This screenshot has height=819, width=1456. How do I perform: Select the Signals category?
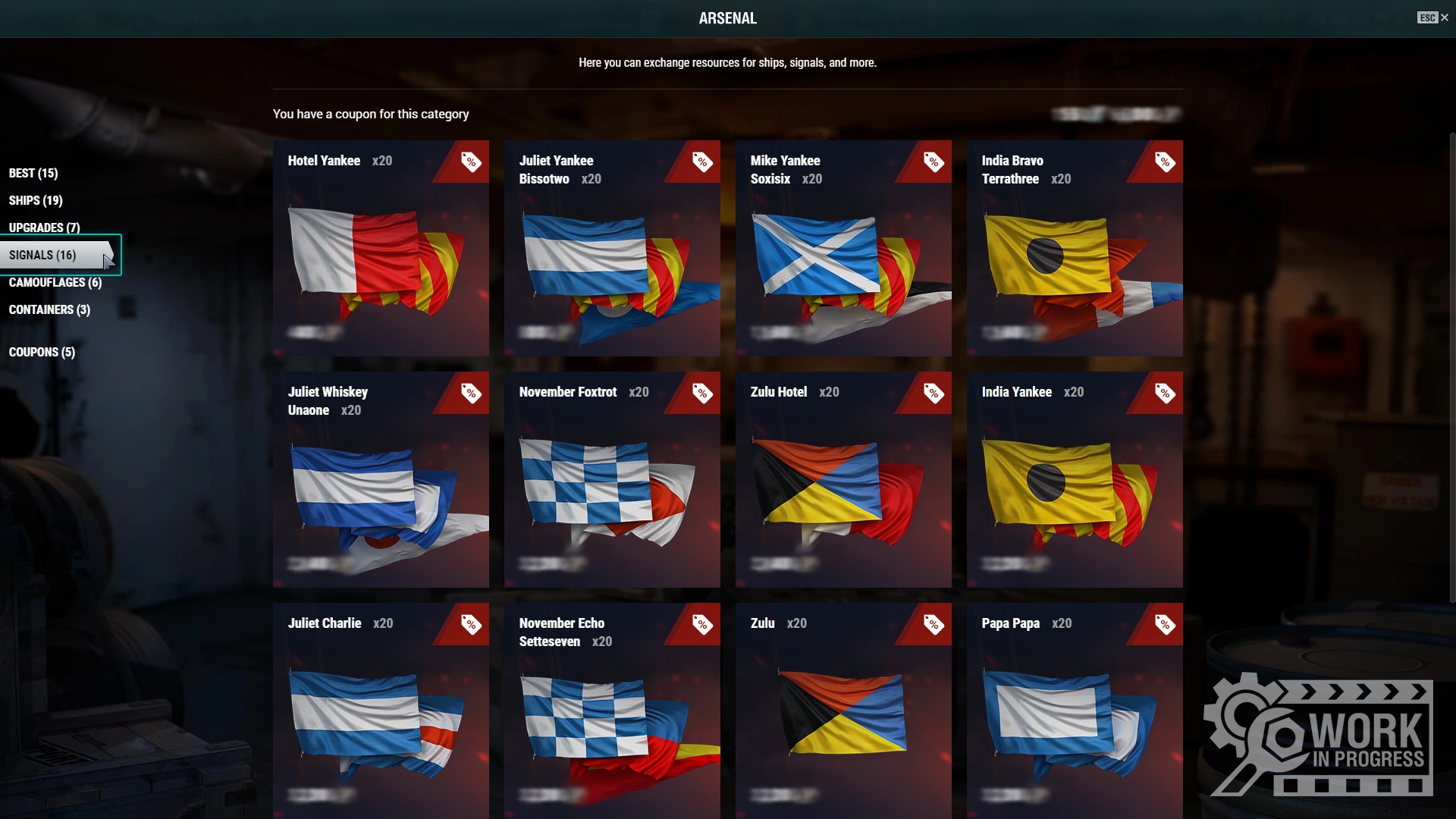pos(42,255)
